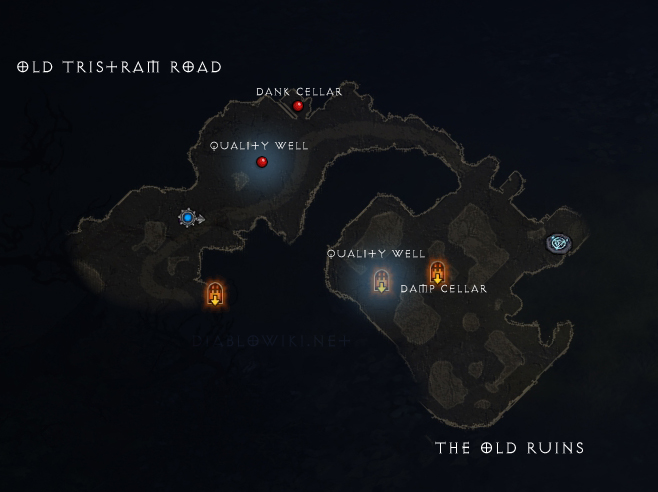Choose the Quality Well doorway icon
Image resolution: width=658 pixels, height=492 pixels.
pyautogui.click(x=381, y=281)
